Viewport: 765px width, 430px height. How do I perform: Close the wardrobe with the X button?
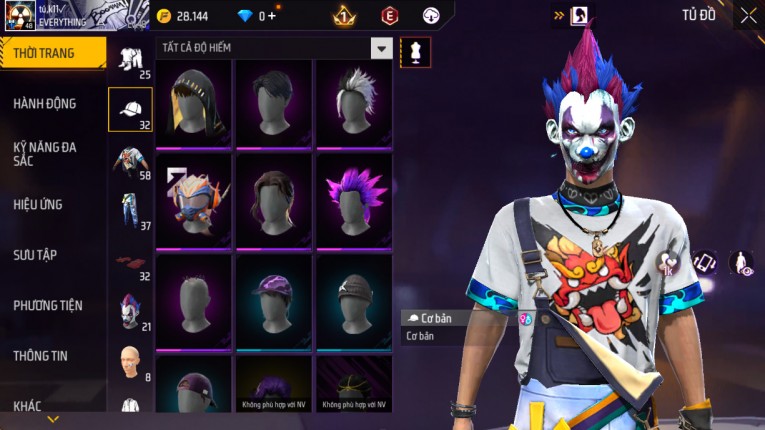pyautogui.click(x=748, y=15)
